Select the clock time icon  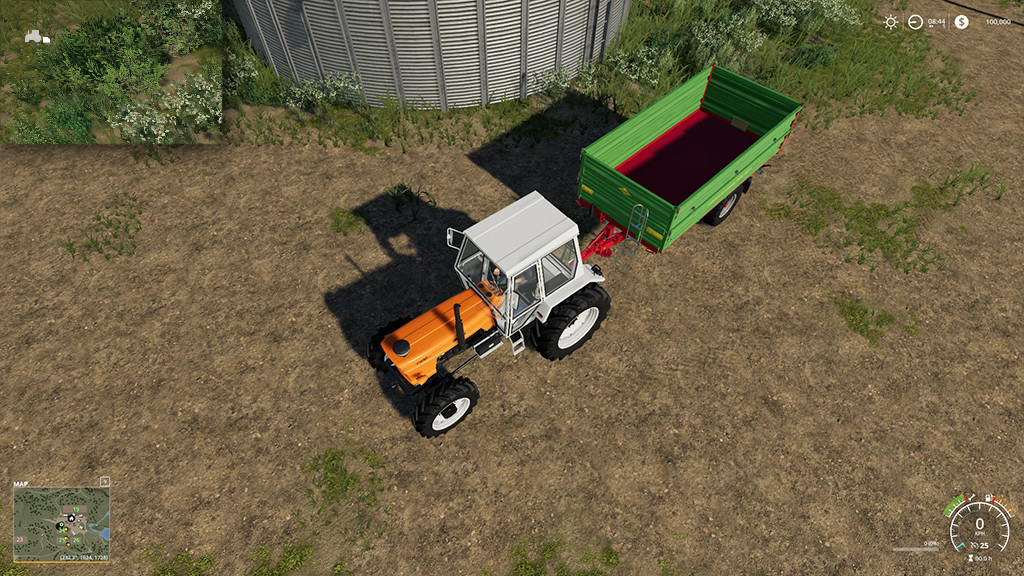click(x=915, y=21)
